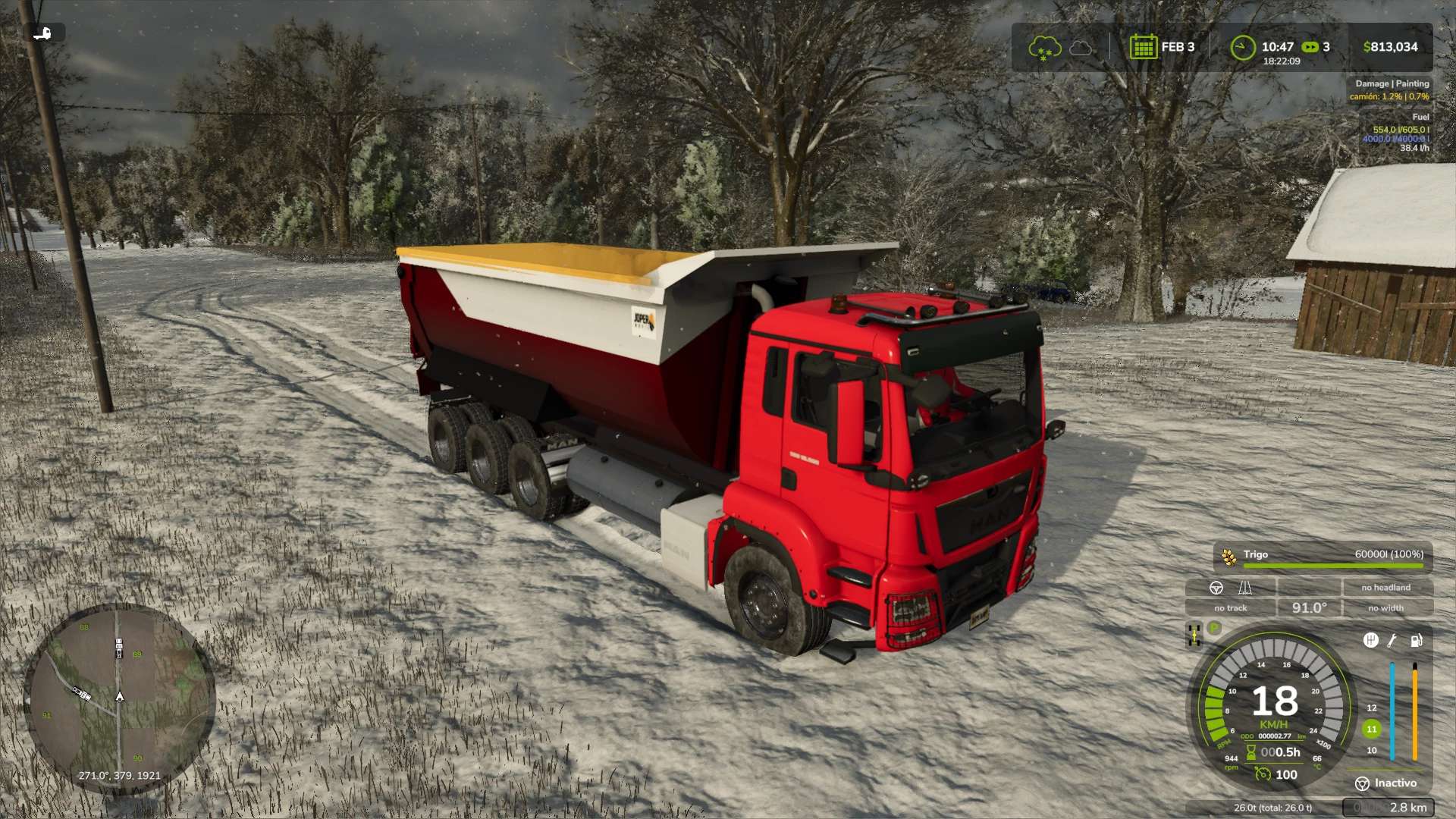Click the drivetrain axle diagram icon
Image resolution: width=1456 pixels, height=819 pixels.
(x=1194, y=635)
